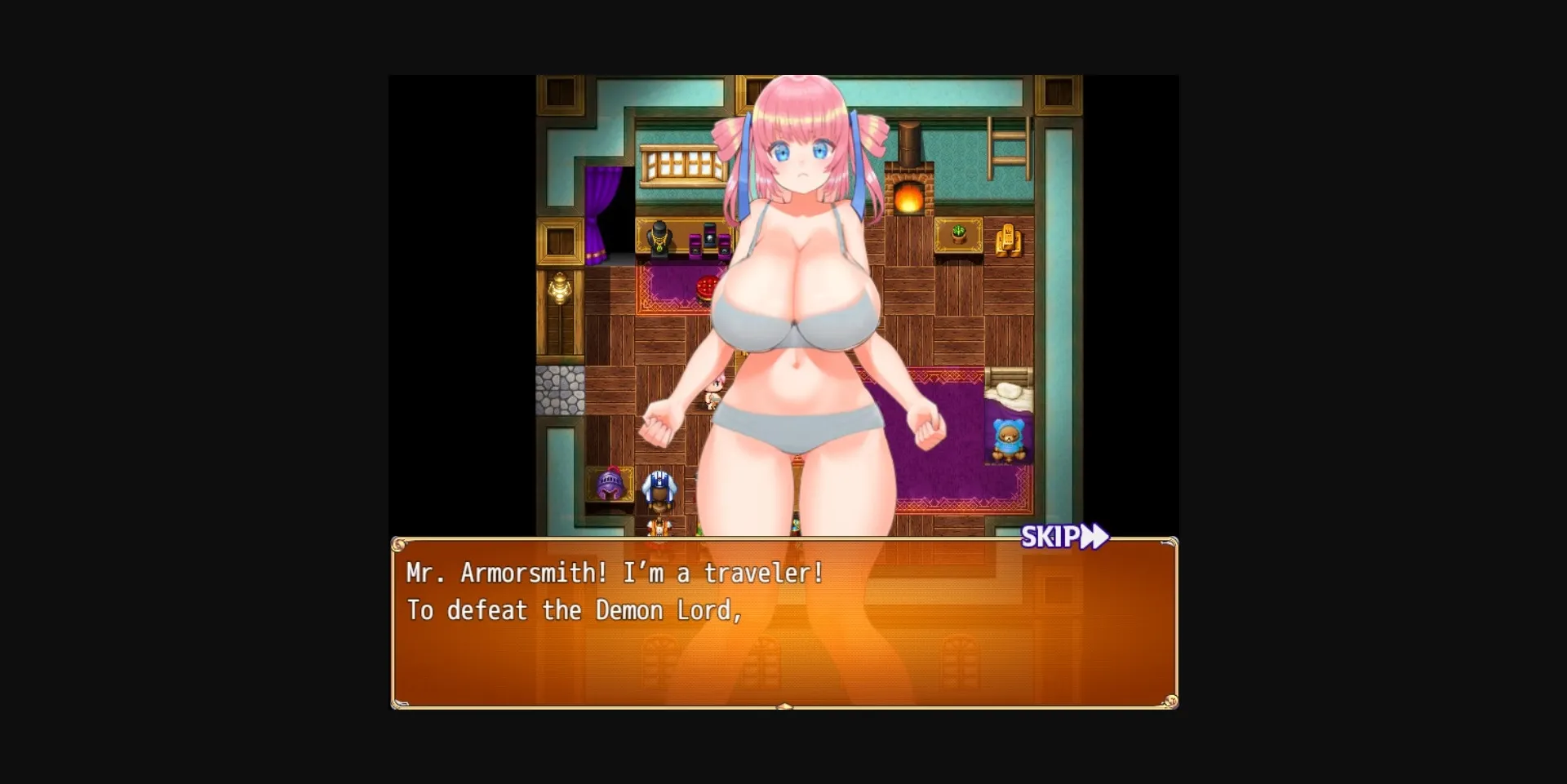Select the potted cactus plant

click(x=957, y=235)
